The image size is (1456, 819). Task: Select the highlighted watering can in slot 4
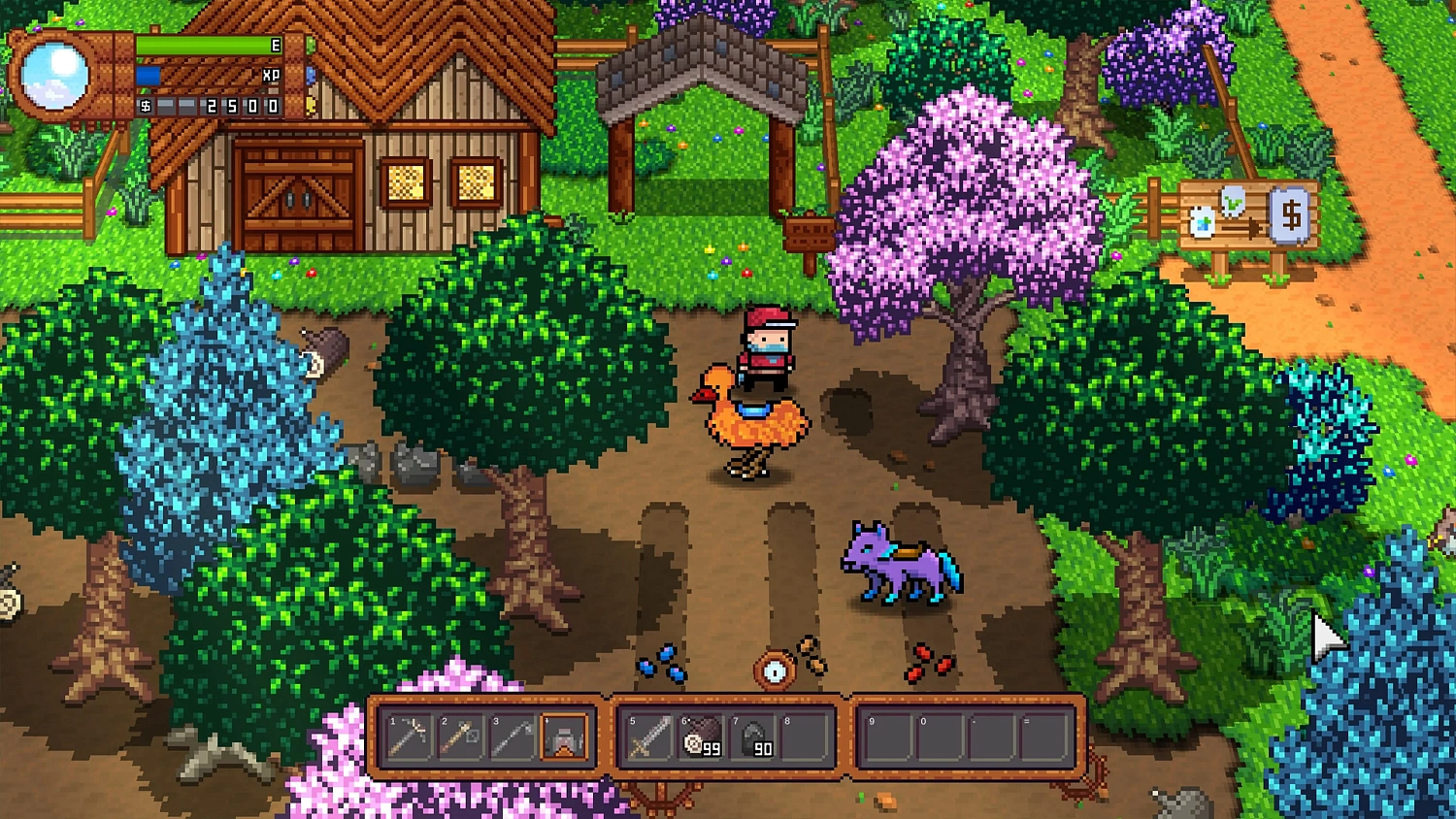pyautogui.click(x=564, y=737)
